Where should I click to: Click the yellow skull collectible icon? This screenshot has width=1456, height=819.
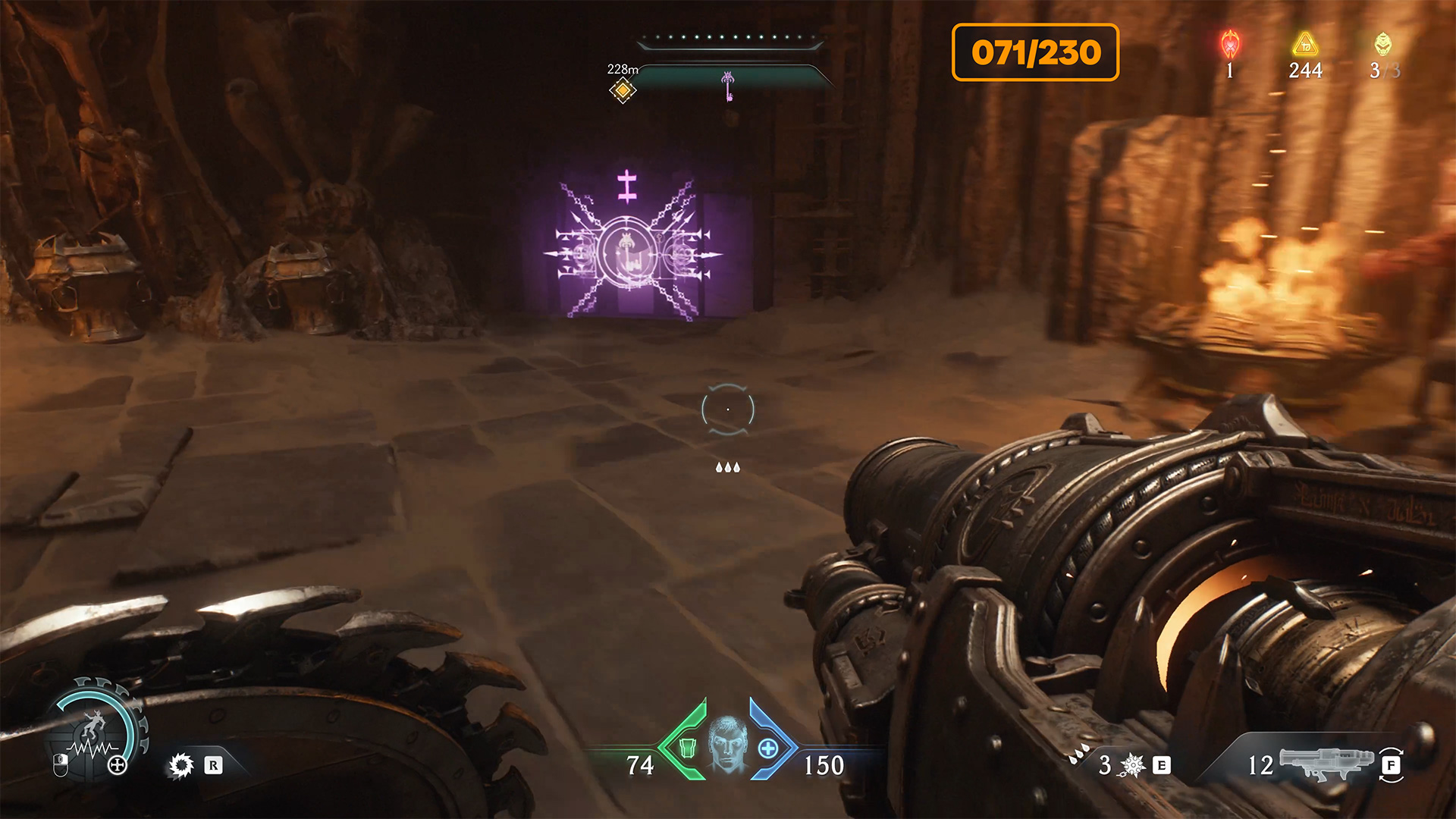pos(1383,44)
